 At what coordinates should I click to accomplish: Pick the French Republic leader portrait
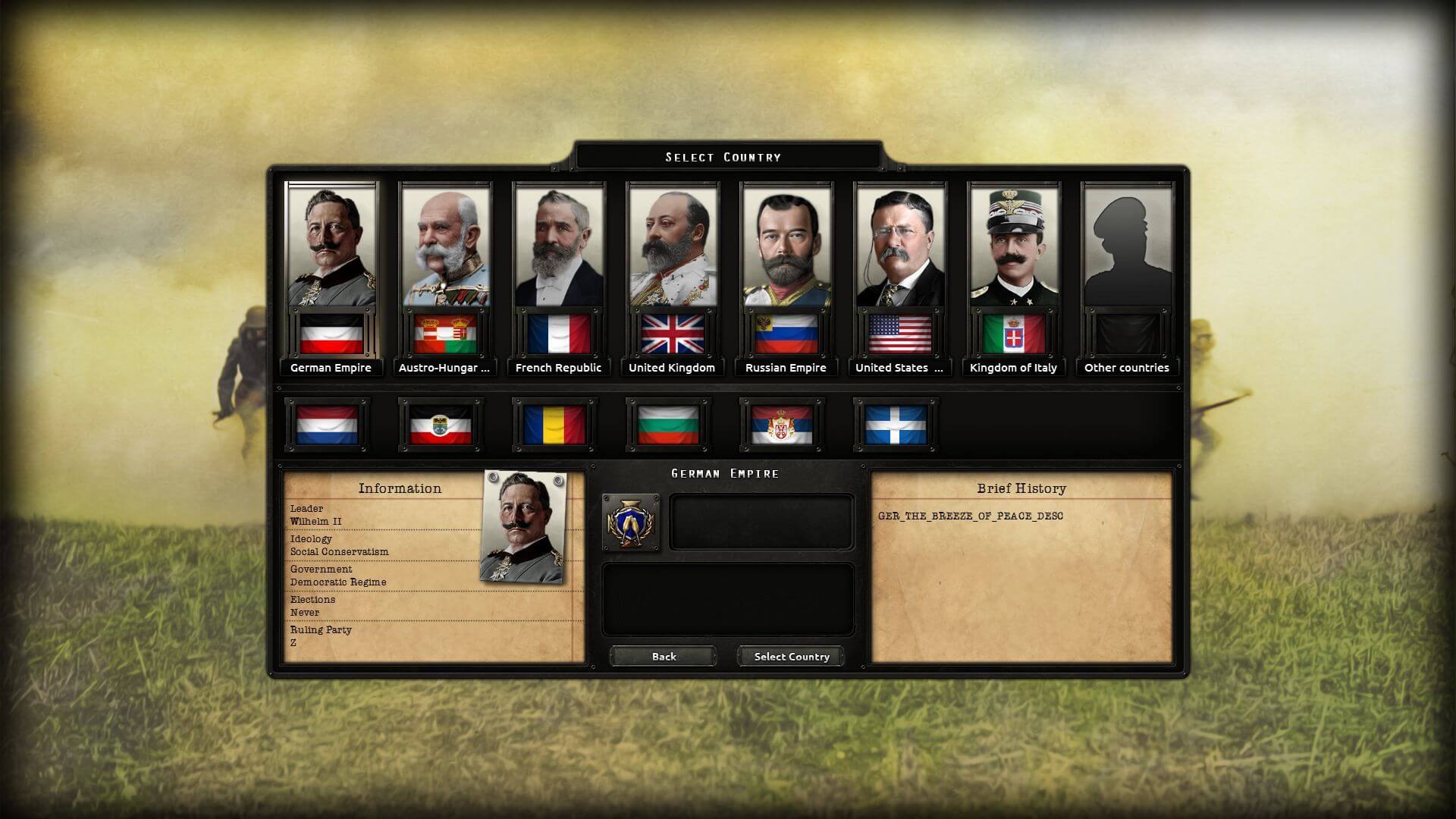(x=559, y=246)
